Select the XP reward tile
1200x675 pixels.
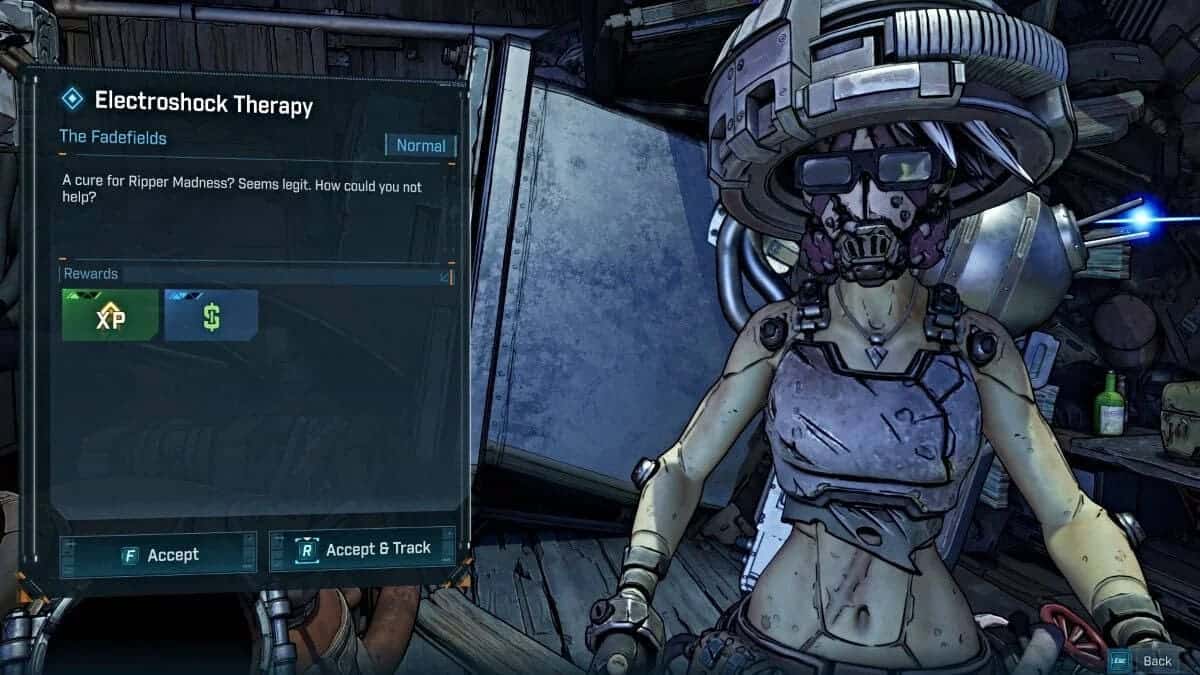[x=110, y=315]
